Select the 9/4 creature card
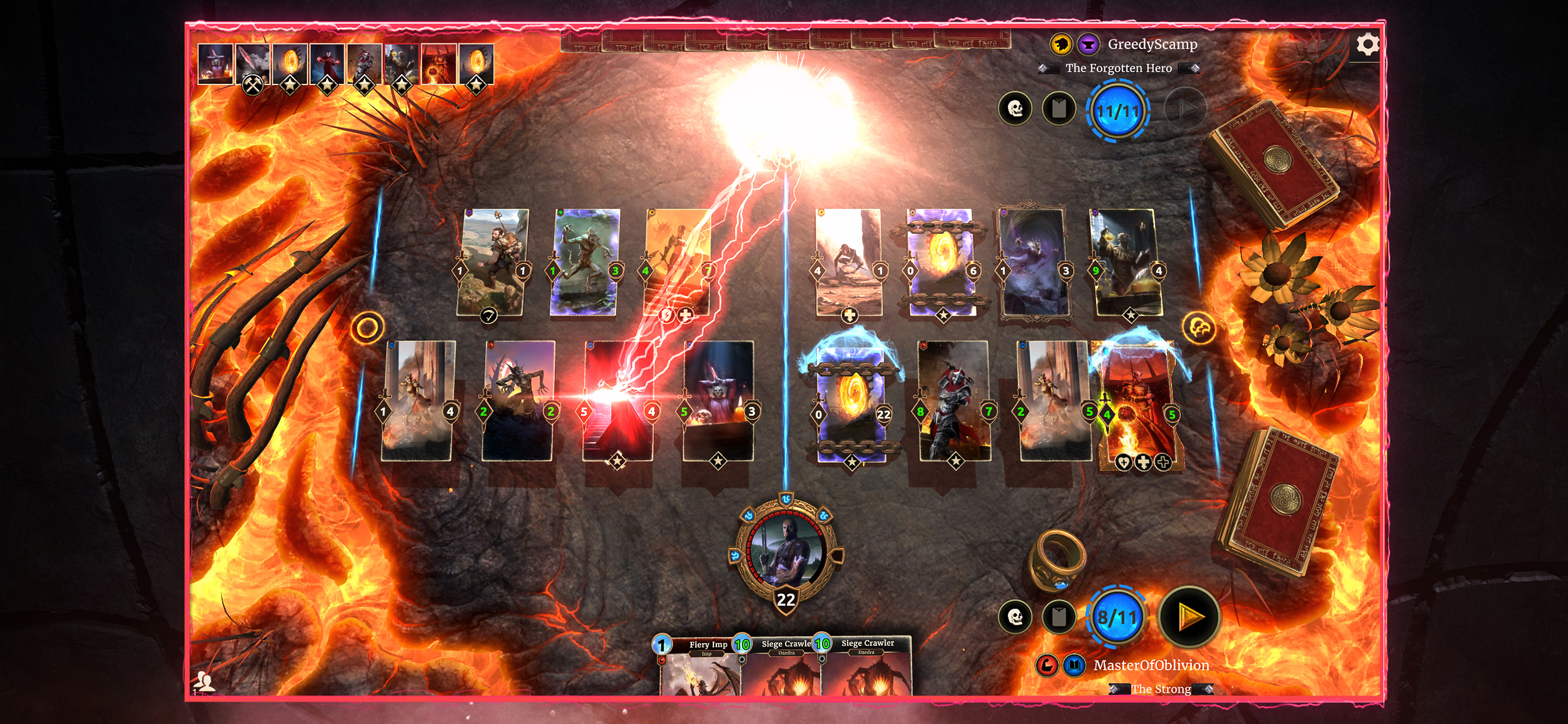 pos(1126,263)
